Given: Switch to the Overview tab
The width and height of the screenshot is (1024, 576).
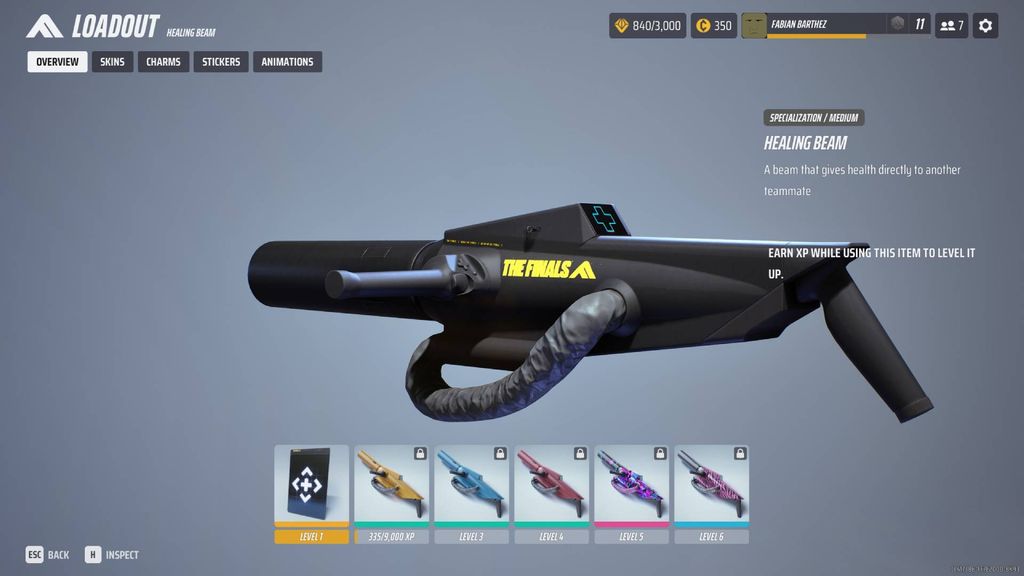Looking at the screenshot, I should (57, 62).
